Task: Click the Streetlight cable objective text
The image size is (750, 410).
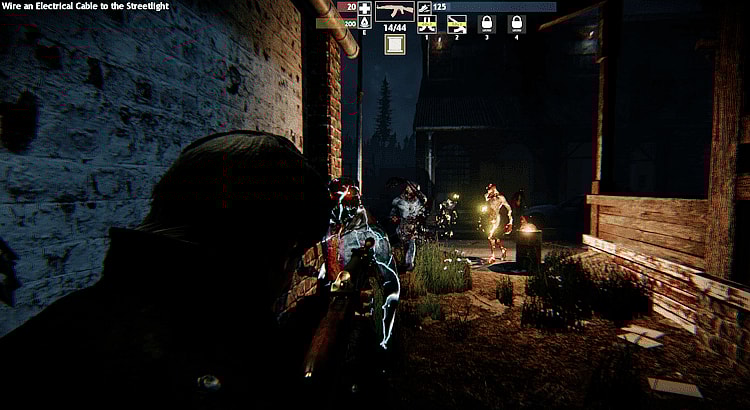Action: (x=85, y=6)
